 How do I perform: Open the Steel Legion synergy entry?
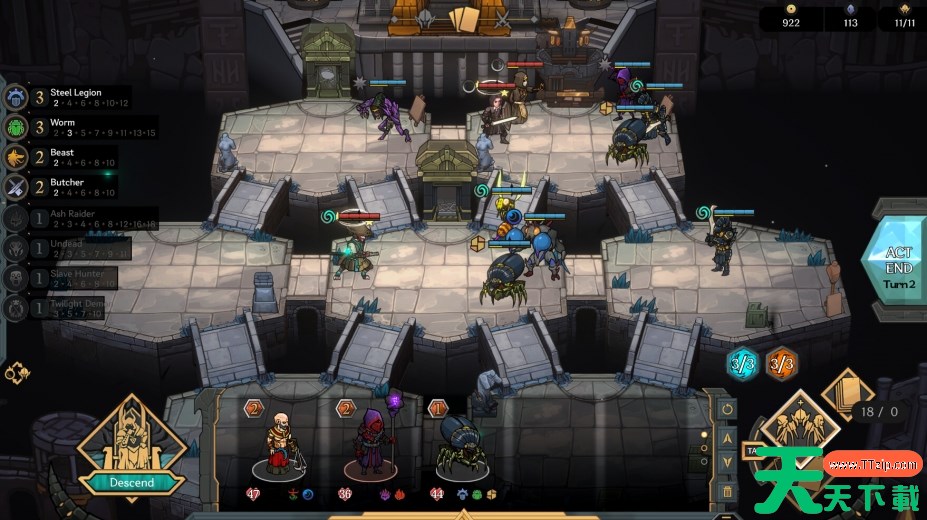point(70,97)
